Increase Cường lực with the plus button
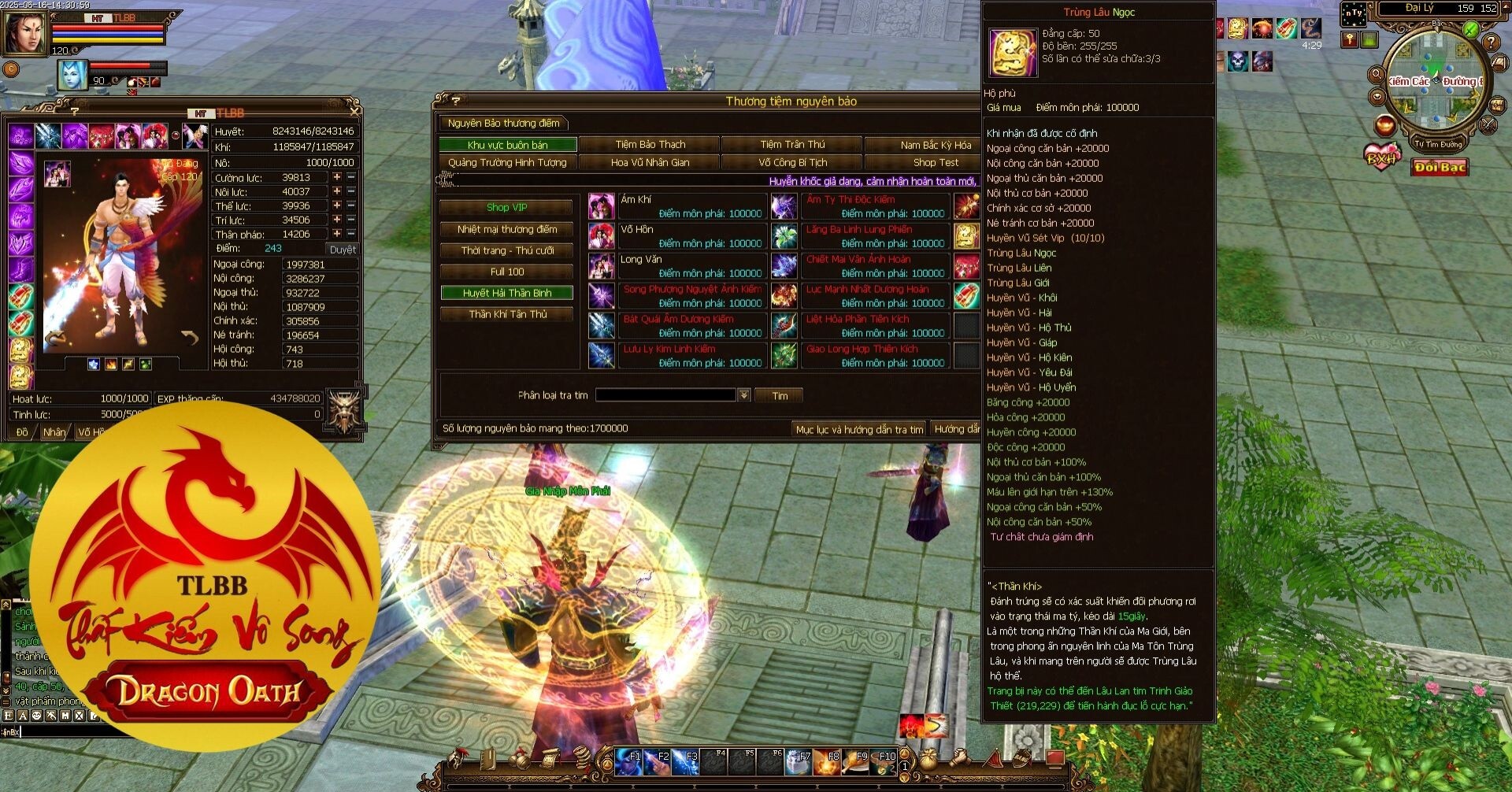This screenshot has width=1512, height=792. [x=337, y=178]
